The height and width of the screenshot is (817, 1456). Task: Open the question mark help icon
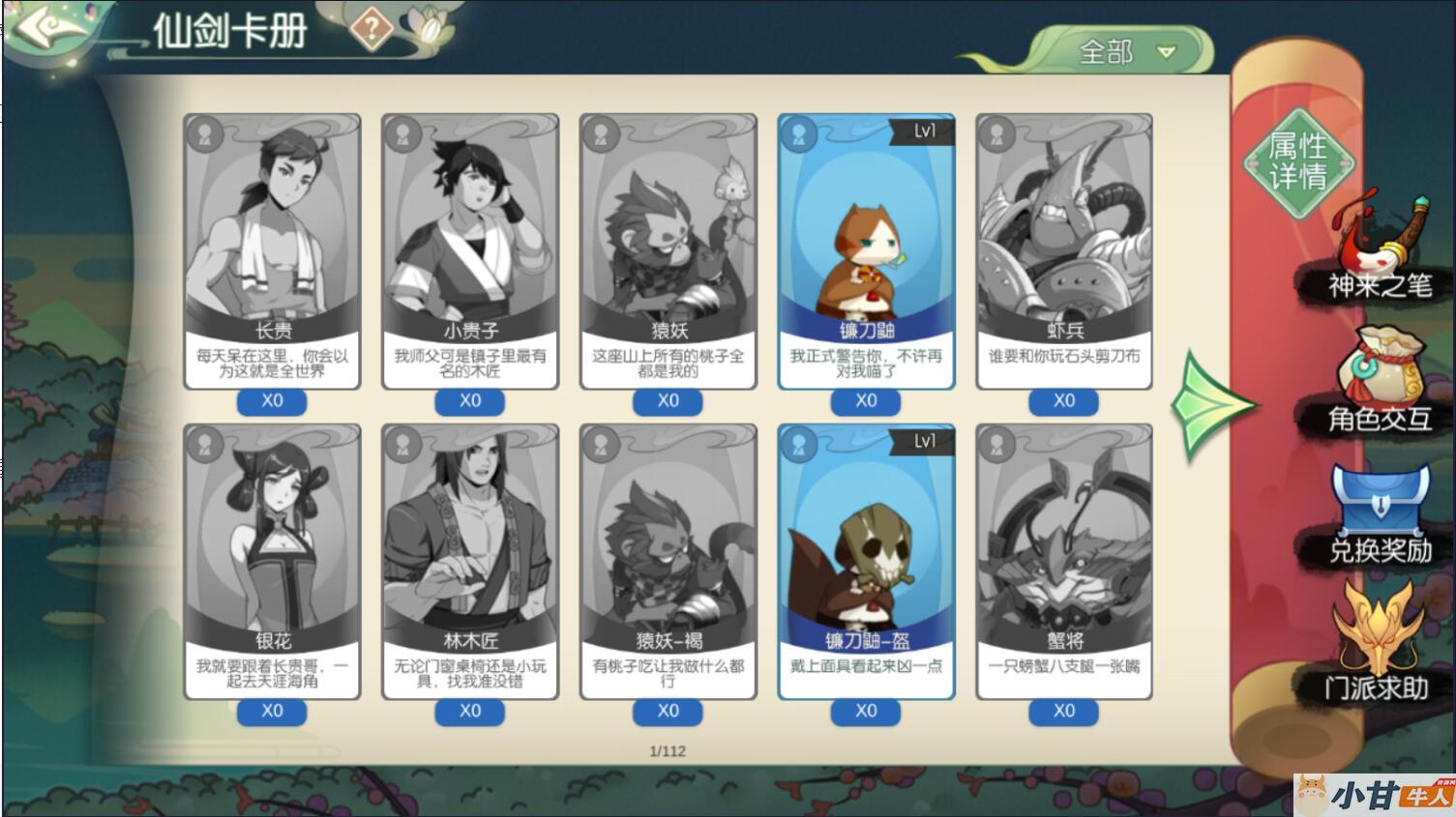click(371, 29)
